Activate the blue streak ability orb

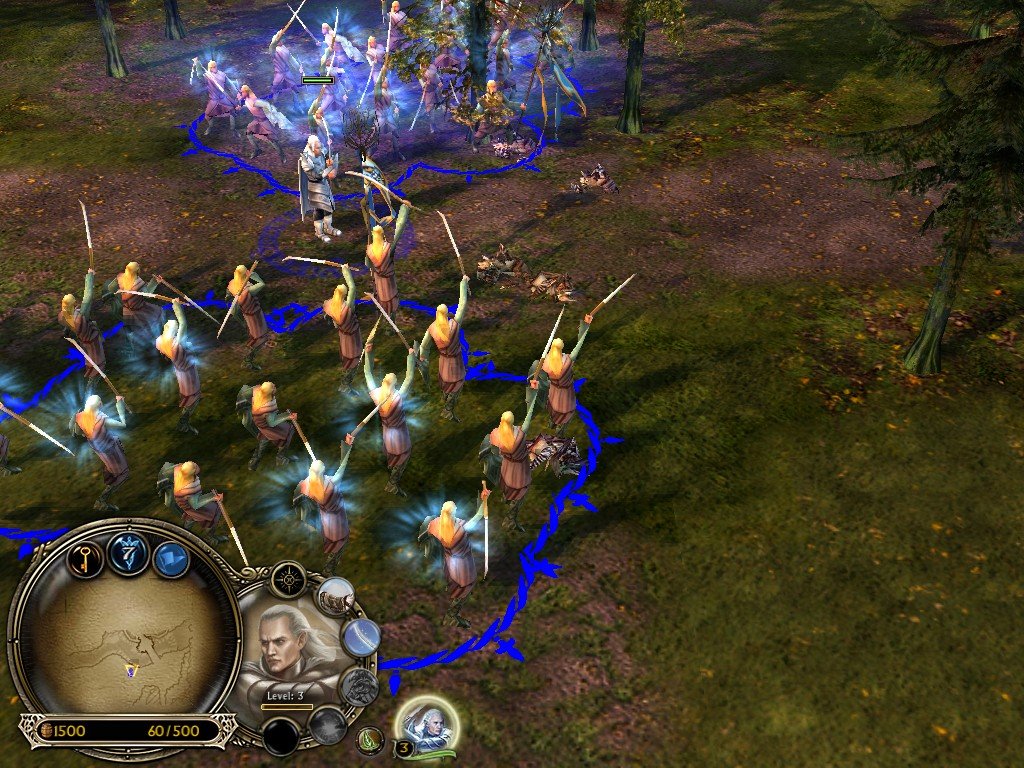pyautogui.click(x=361, y=636)
